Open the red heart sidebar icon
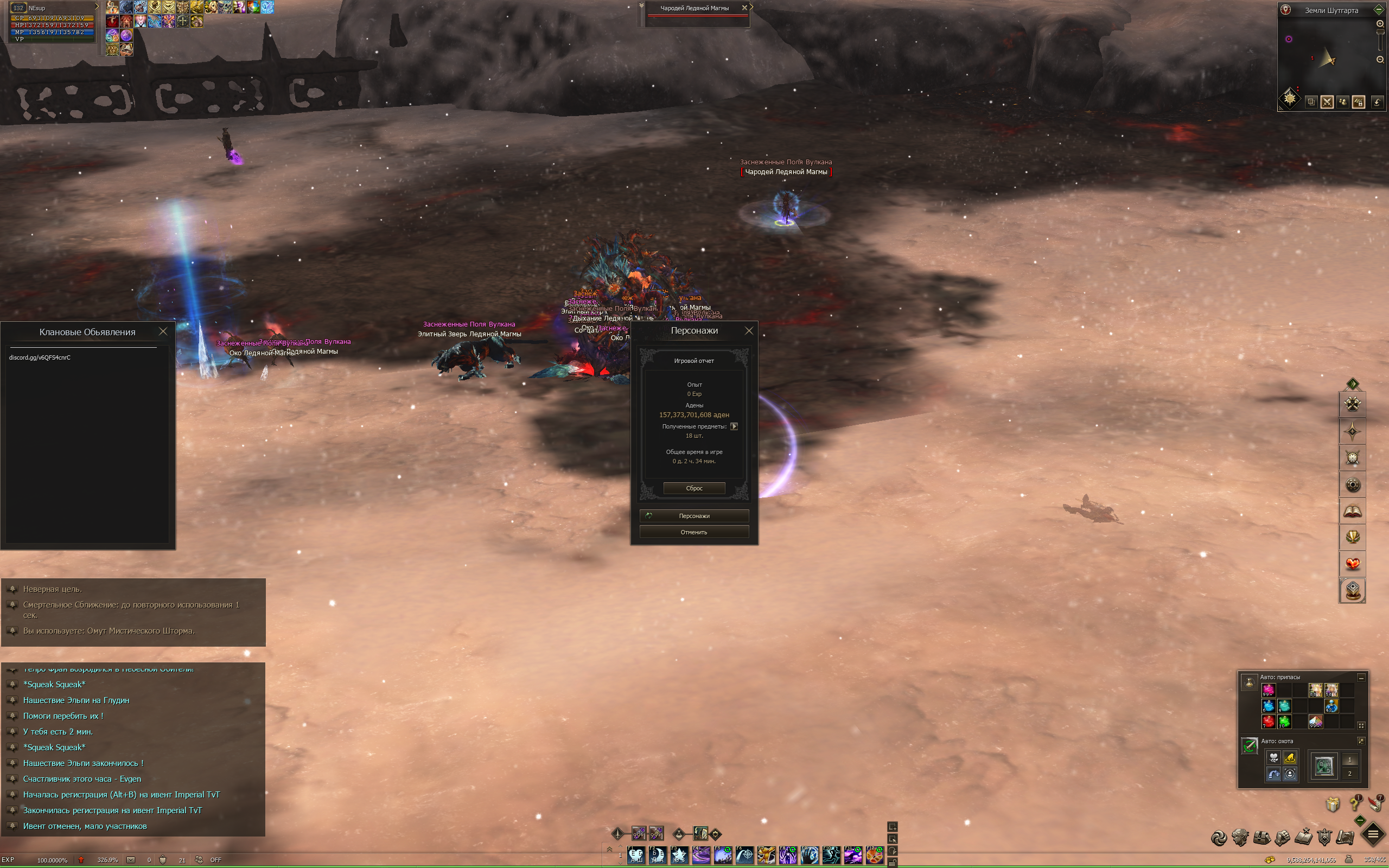 tap(1352, 564)
